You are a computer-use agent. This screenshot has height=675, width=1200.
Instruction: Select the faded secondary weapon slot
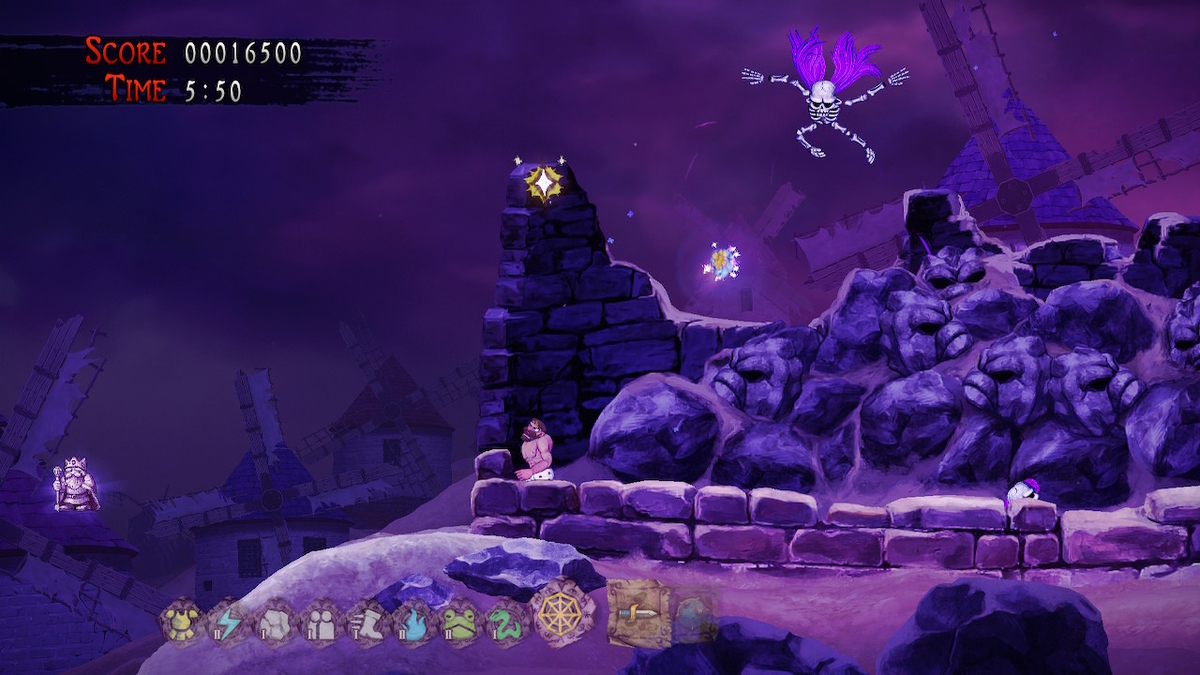[694, 614]
